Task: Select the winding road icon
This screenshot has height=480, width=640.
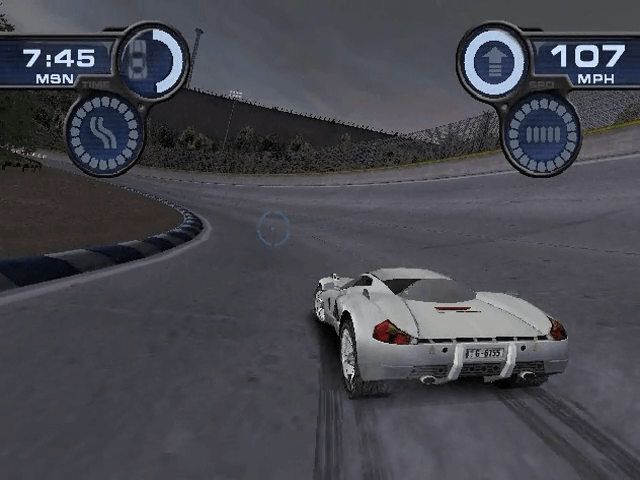Action: [104, 131]
